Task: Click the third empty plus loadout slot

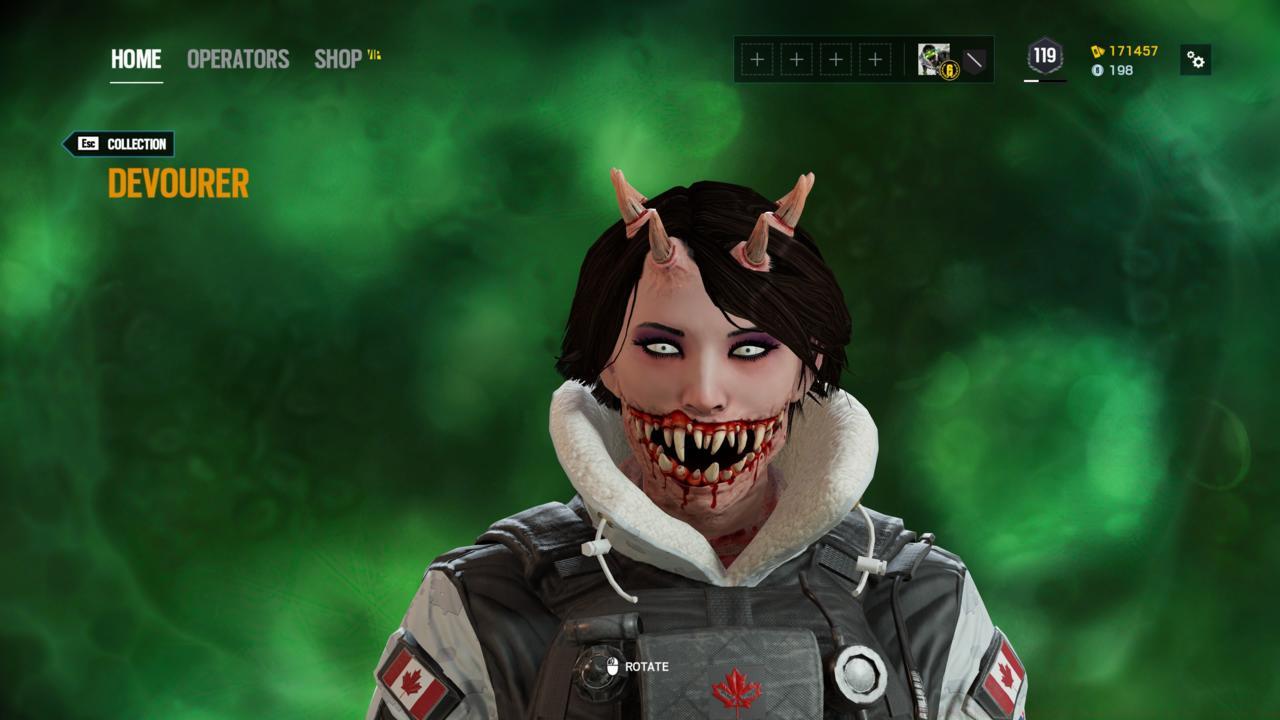Action: pos(836,58)
